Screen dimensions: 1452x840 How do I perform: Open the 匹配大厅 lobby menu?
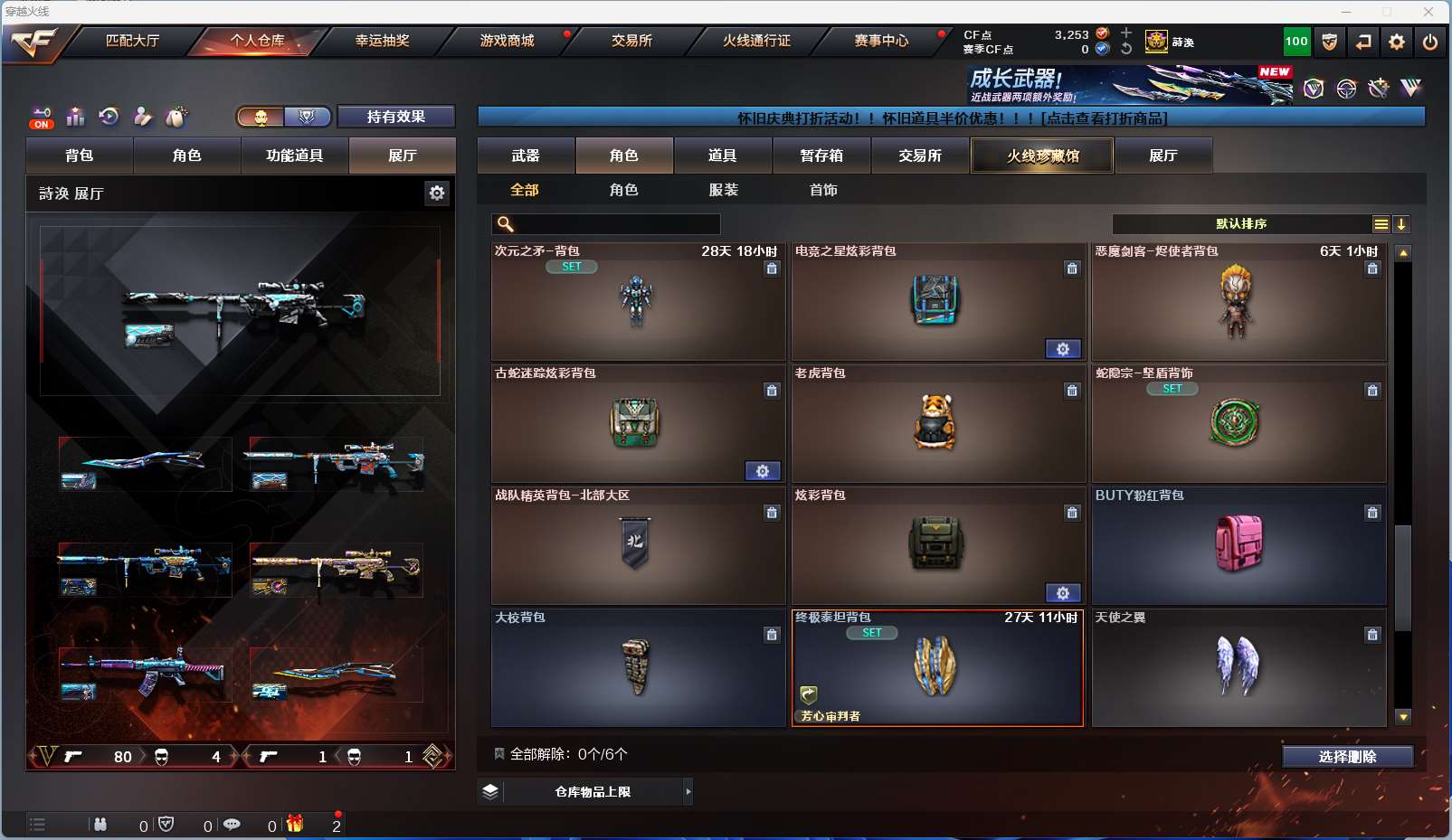tap(132, 41)
